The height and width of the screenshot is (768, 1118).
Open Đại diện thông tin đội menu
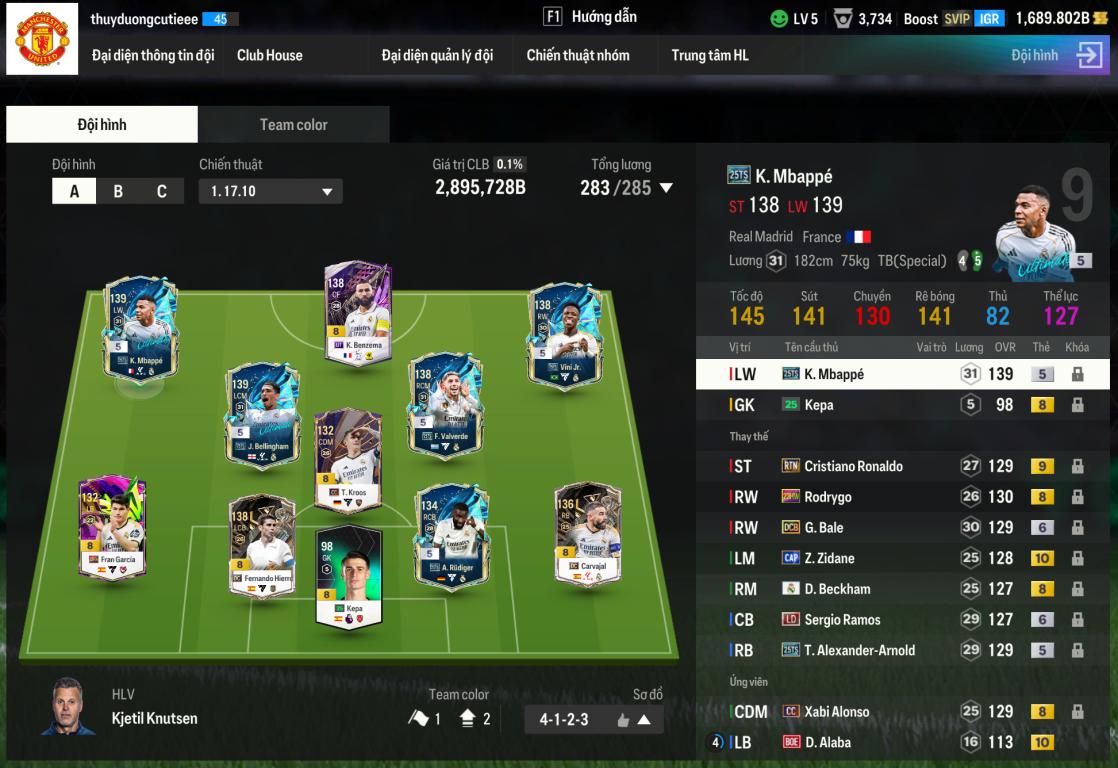(x=153, y=55)
